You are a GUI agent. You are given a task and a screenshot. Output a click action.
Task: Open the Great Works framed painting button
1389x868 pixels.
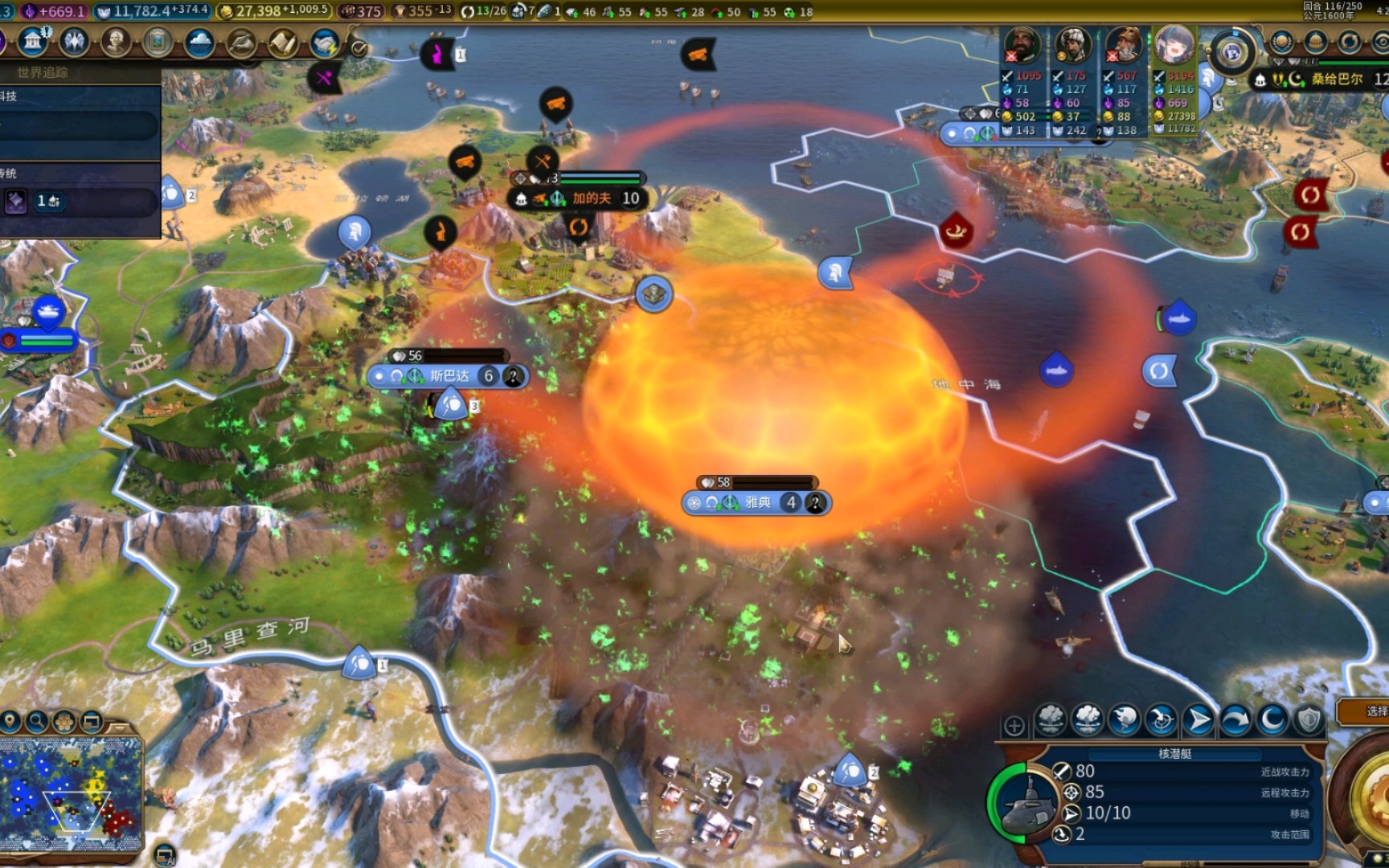[158, 42]
